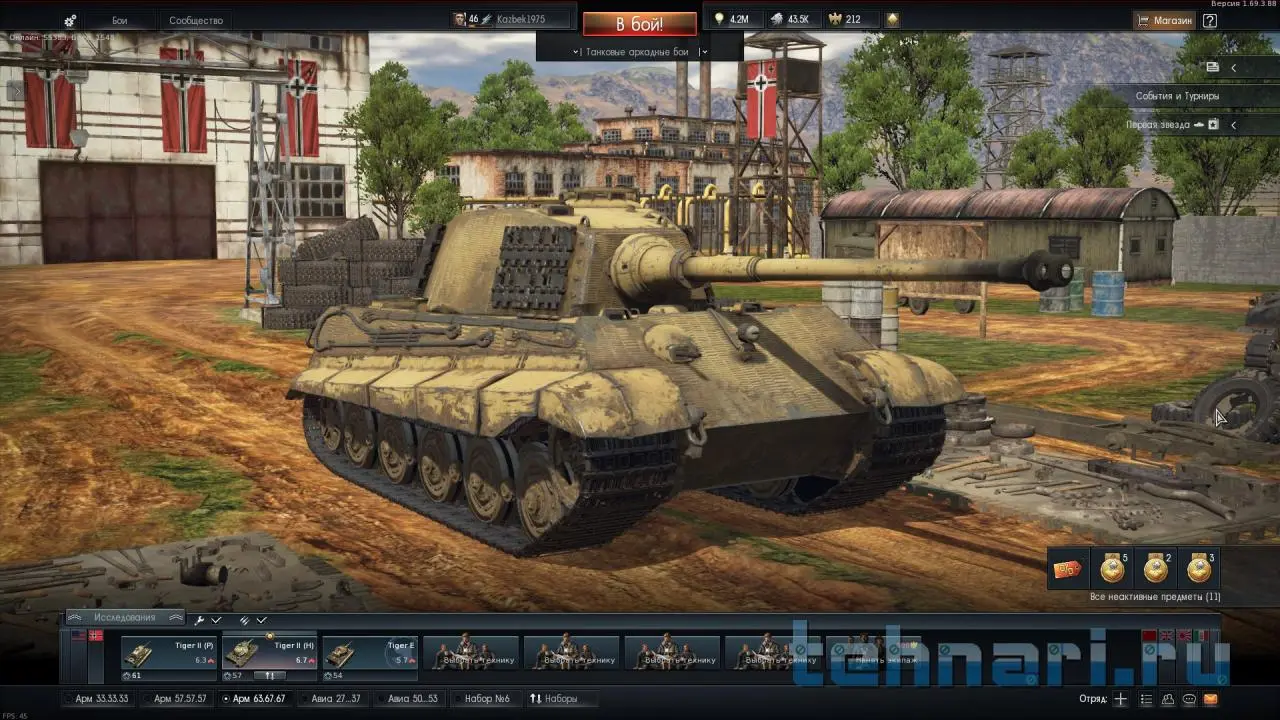Switch to preset «Авиа 27...37»
This screenshot has height=720, width=1280.
tap(335, 699)
